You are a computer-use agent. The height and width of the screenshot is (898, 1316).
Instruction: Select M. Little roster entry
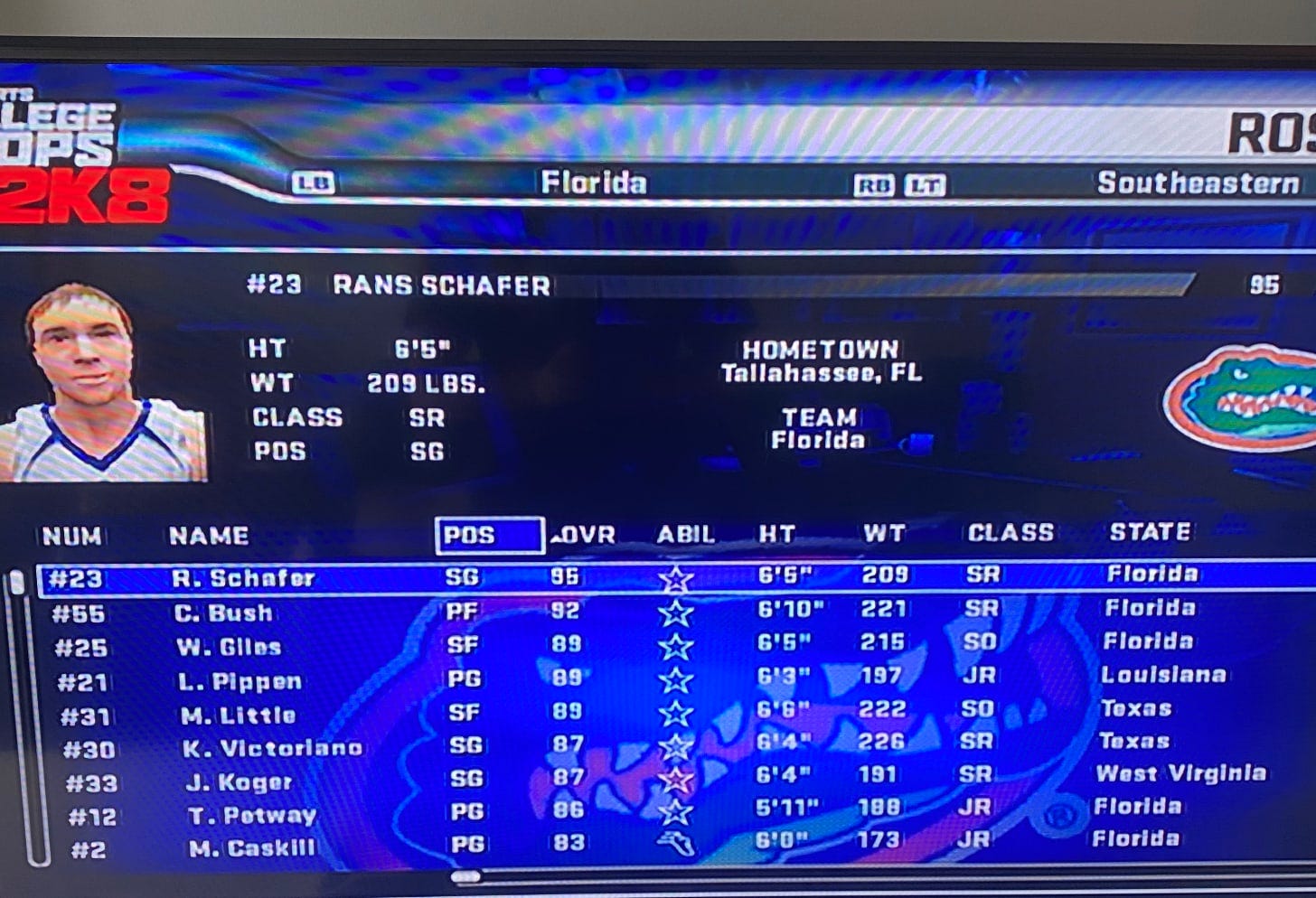(238, 716)
